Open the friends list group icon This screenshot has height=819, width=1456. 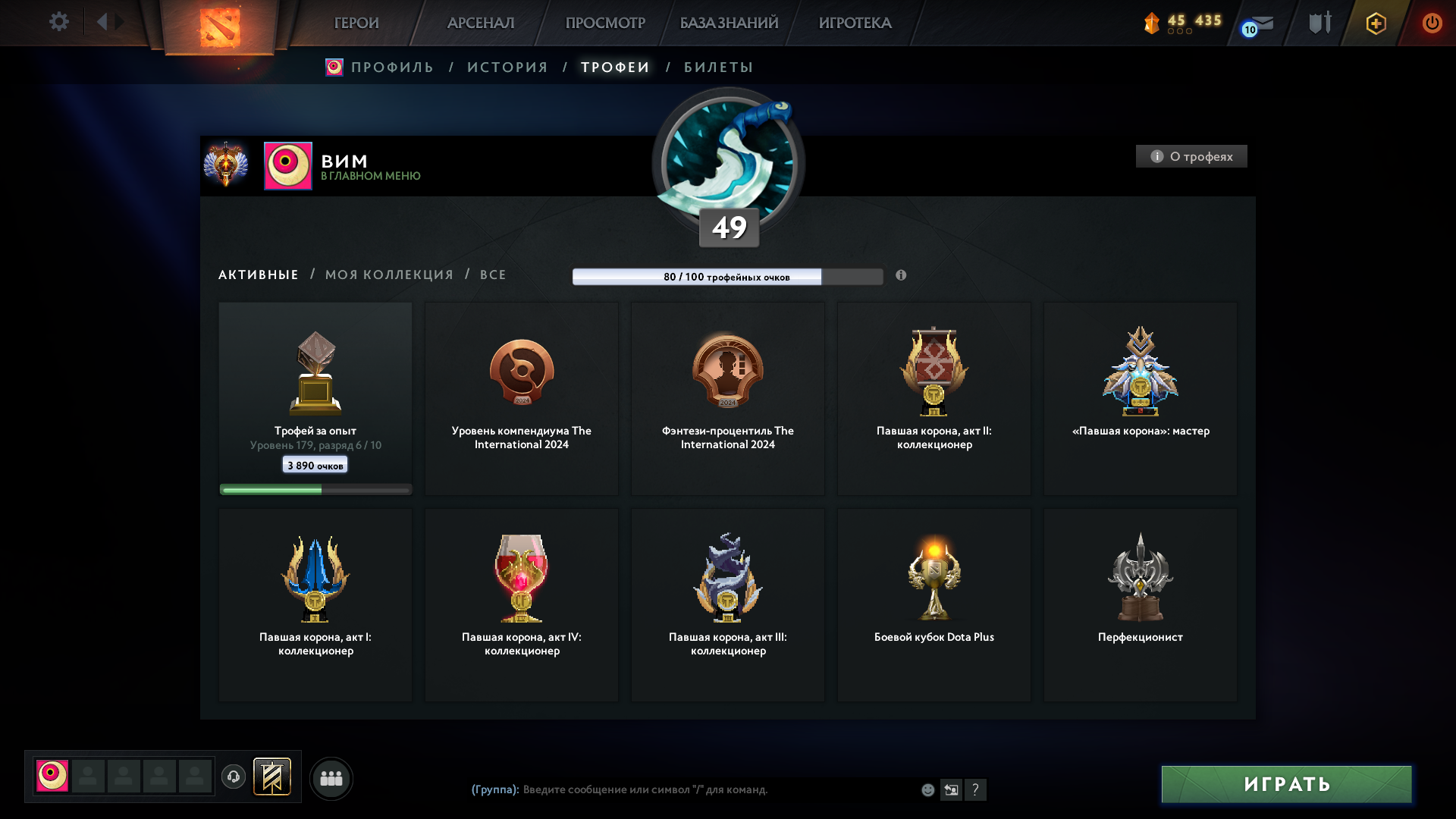point(331,778)
